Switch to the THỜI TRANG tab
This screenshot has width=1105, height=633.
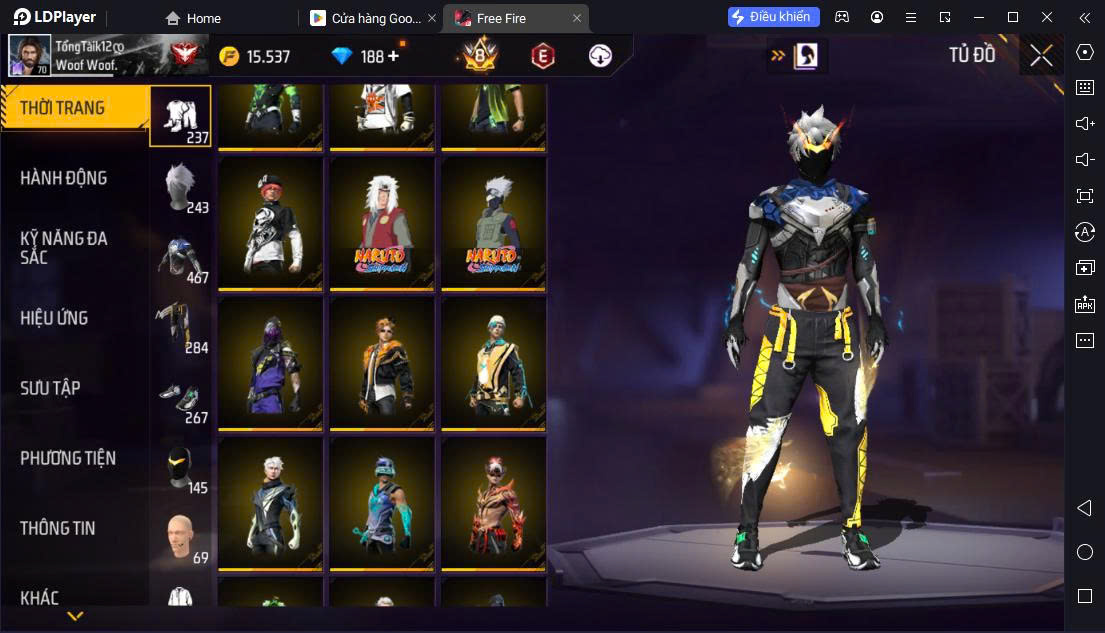tap(62, 108)
